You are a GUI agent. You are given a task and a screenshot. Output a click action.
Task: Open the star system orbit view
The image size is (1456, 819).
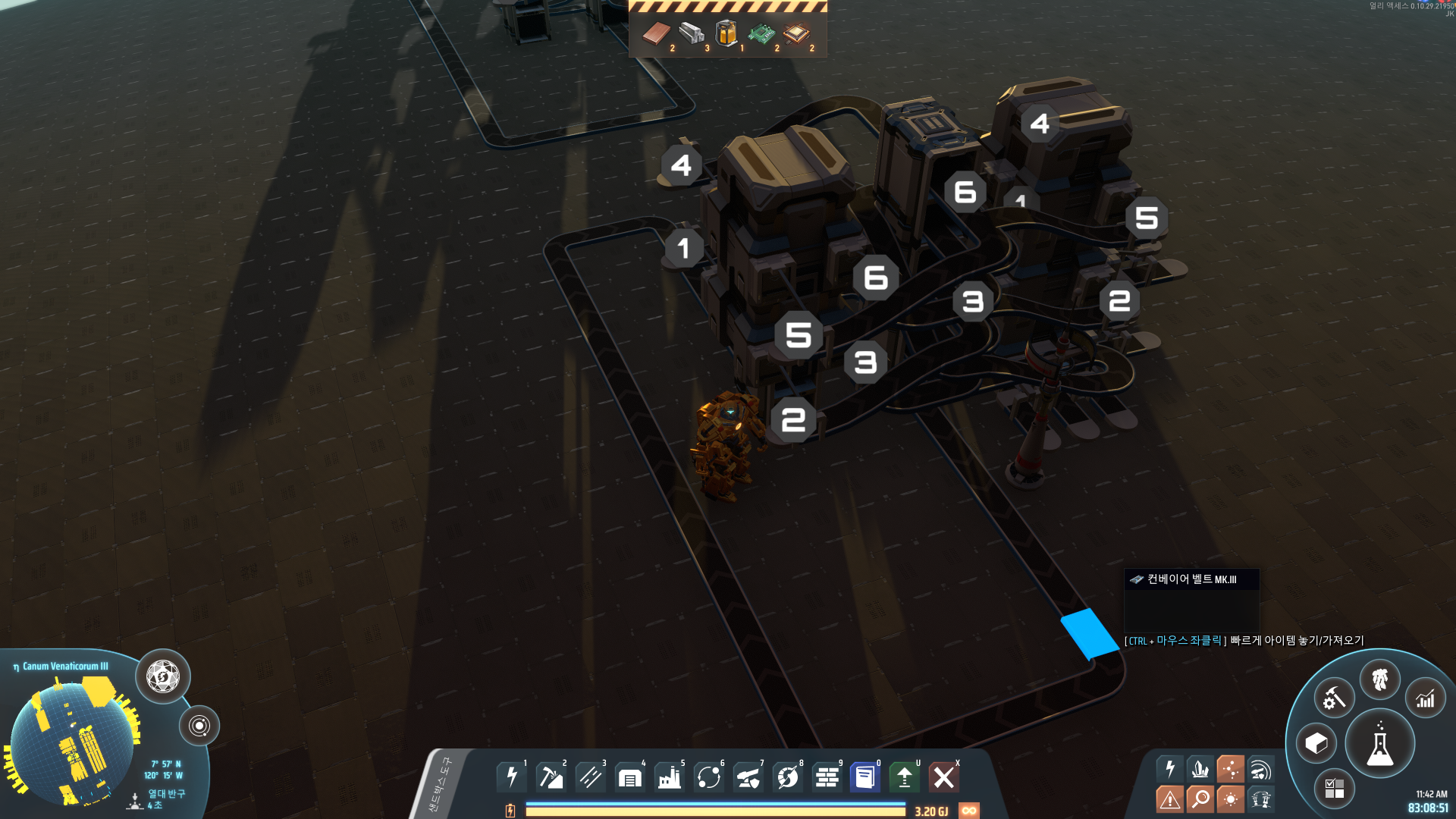tap(199, 726)
